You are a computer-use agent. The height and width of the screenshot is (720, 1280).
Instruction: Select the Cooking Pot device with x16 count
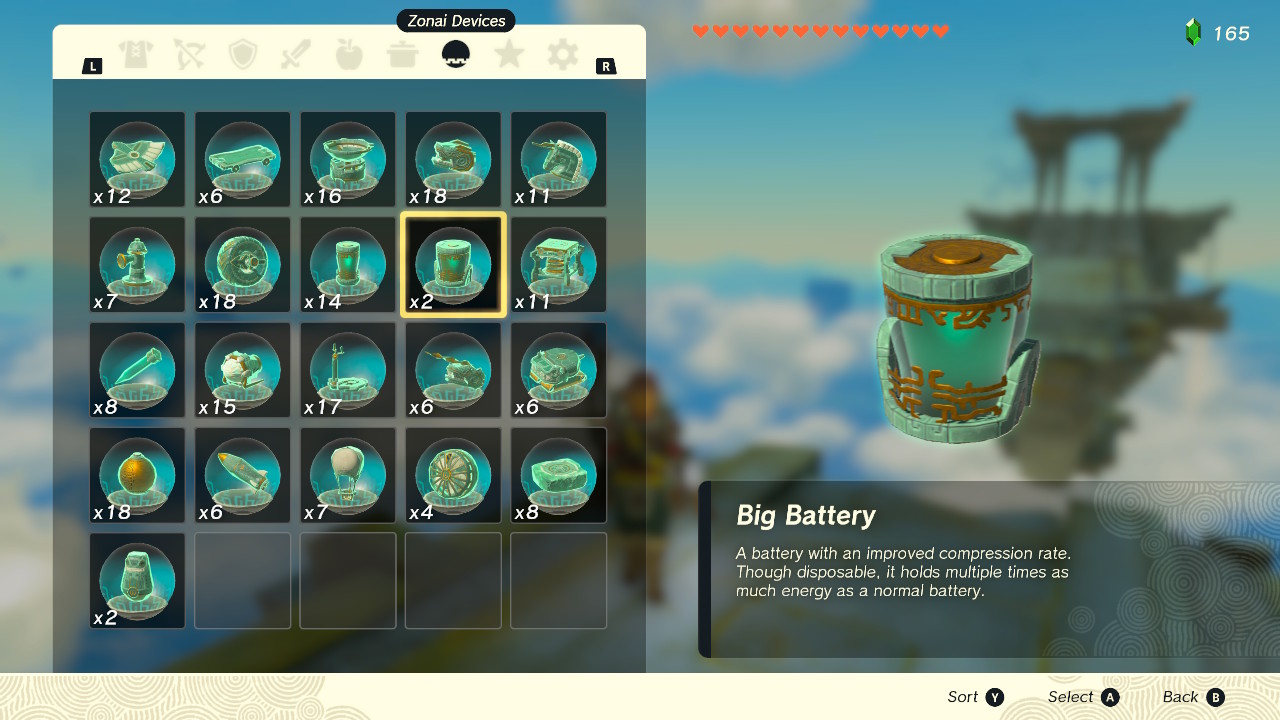347,159
